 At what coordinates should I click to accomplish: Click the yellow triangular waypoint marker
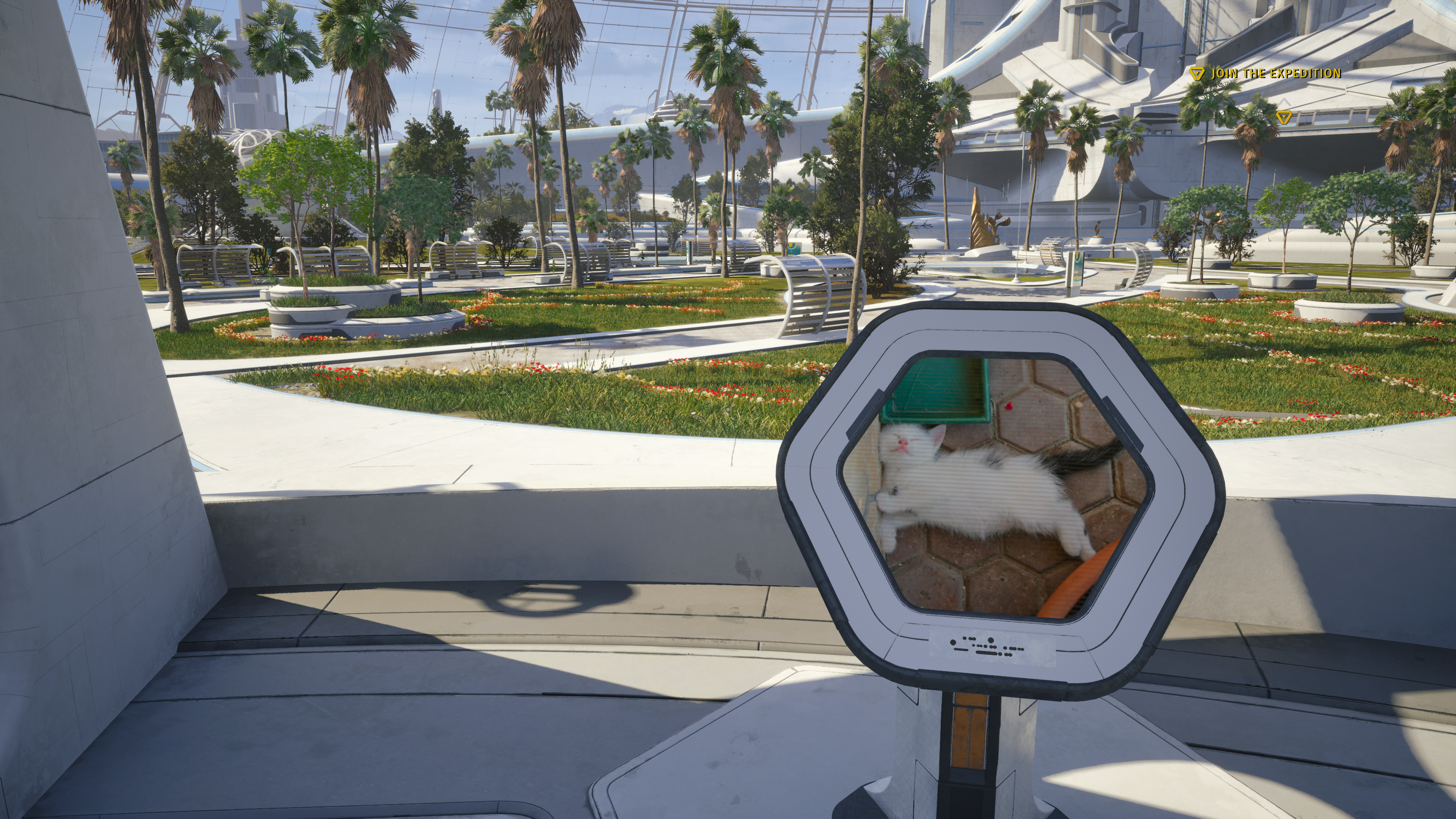point(1283,117)
